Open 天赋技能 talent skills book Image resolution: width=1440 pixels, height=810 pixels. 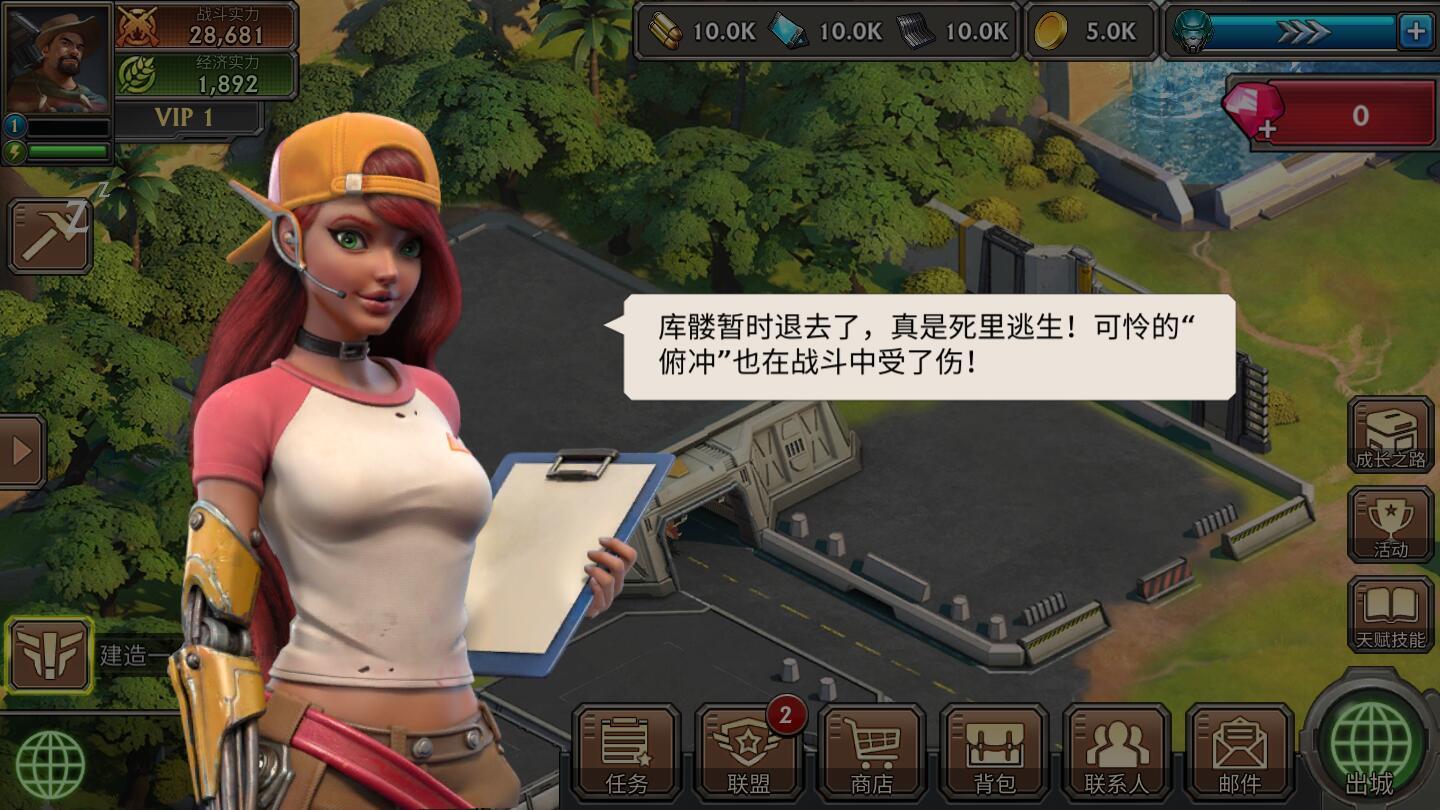tap(1390, 614)
